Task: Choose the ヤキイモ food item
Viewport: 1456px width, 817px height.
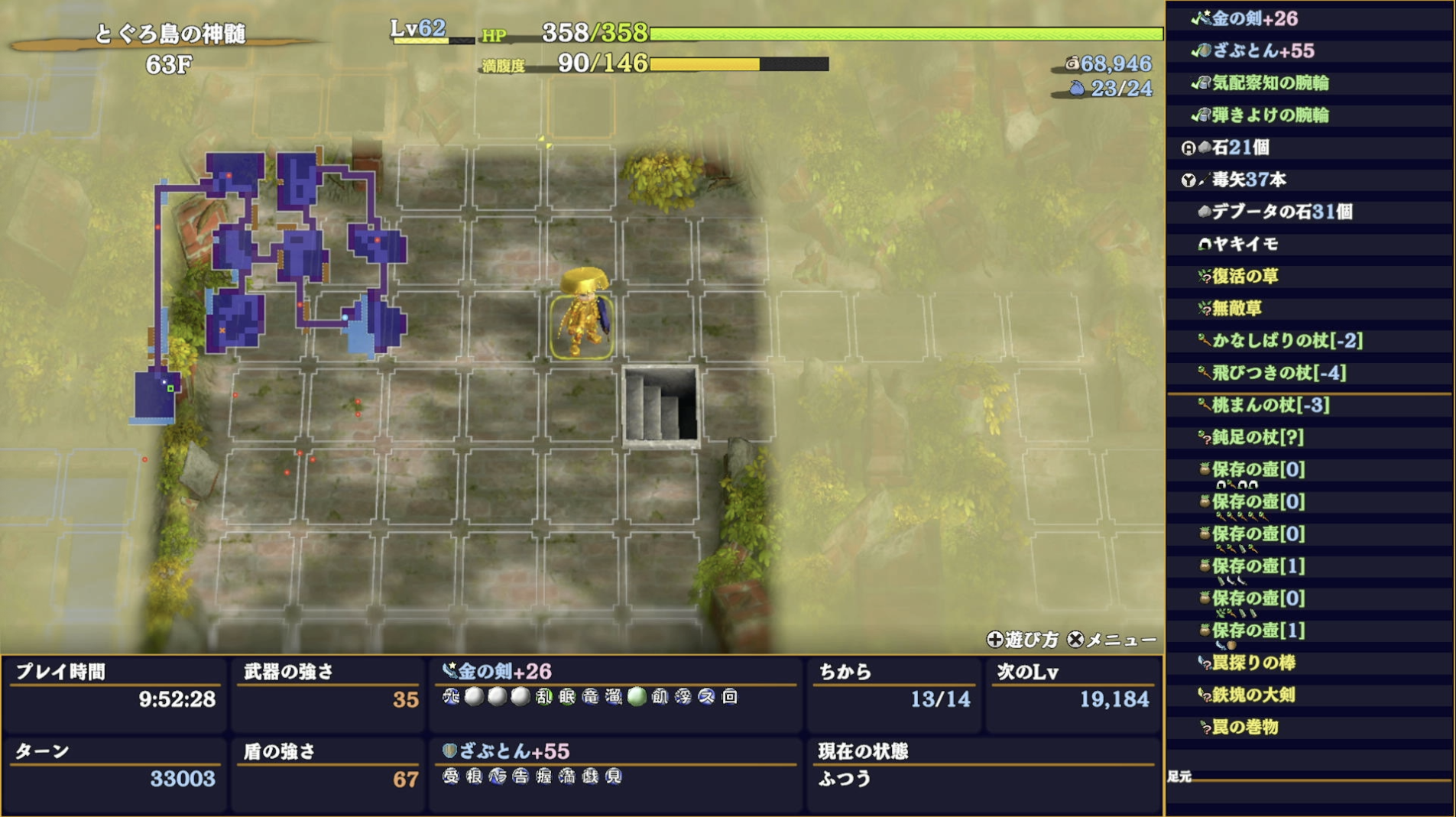Action: pos(1245,244)
